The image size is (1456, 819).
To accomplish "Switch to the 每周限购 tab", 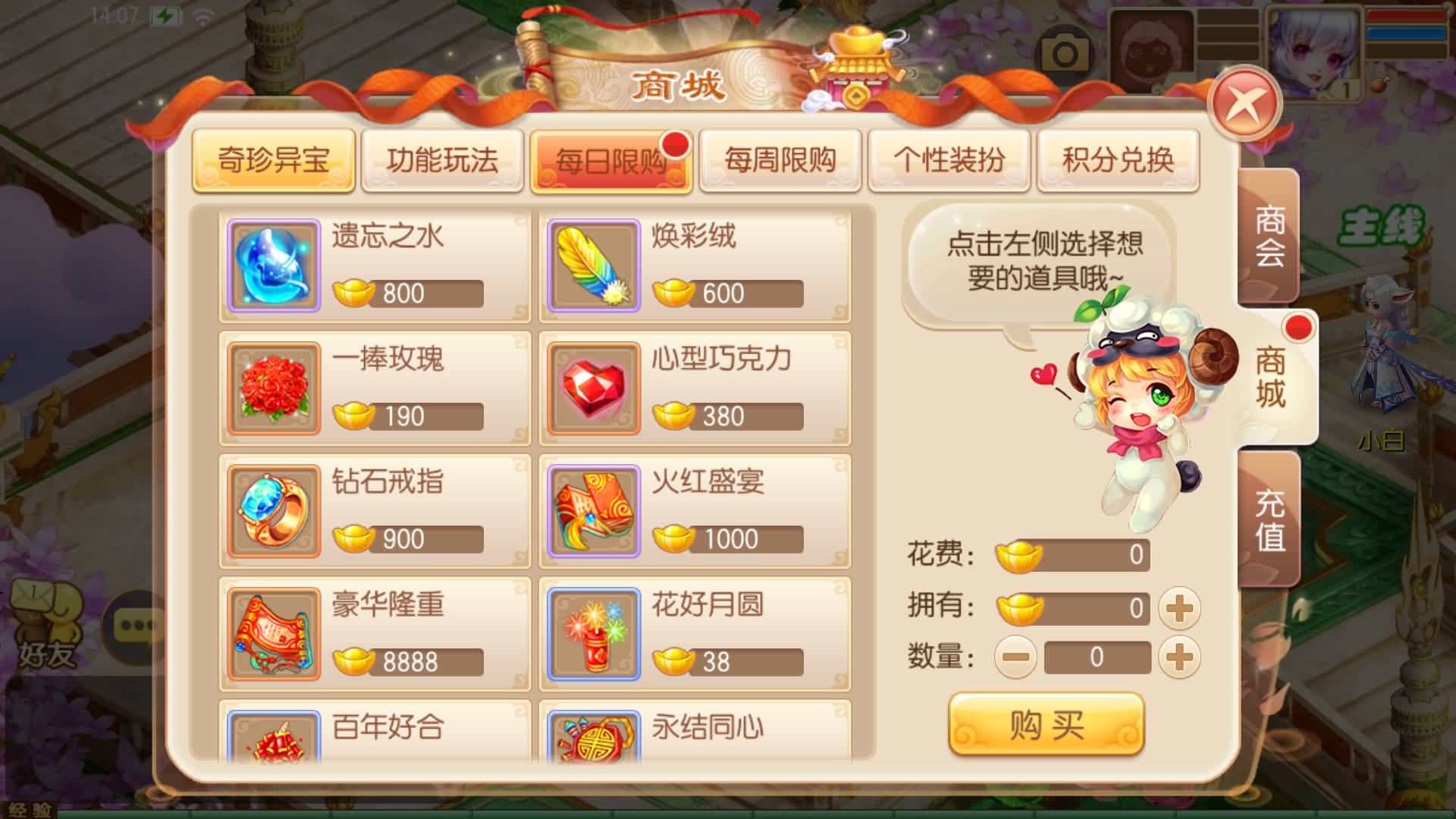I will pos(780,162).
